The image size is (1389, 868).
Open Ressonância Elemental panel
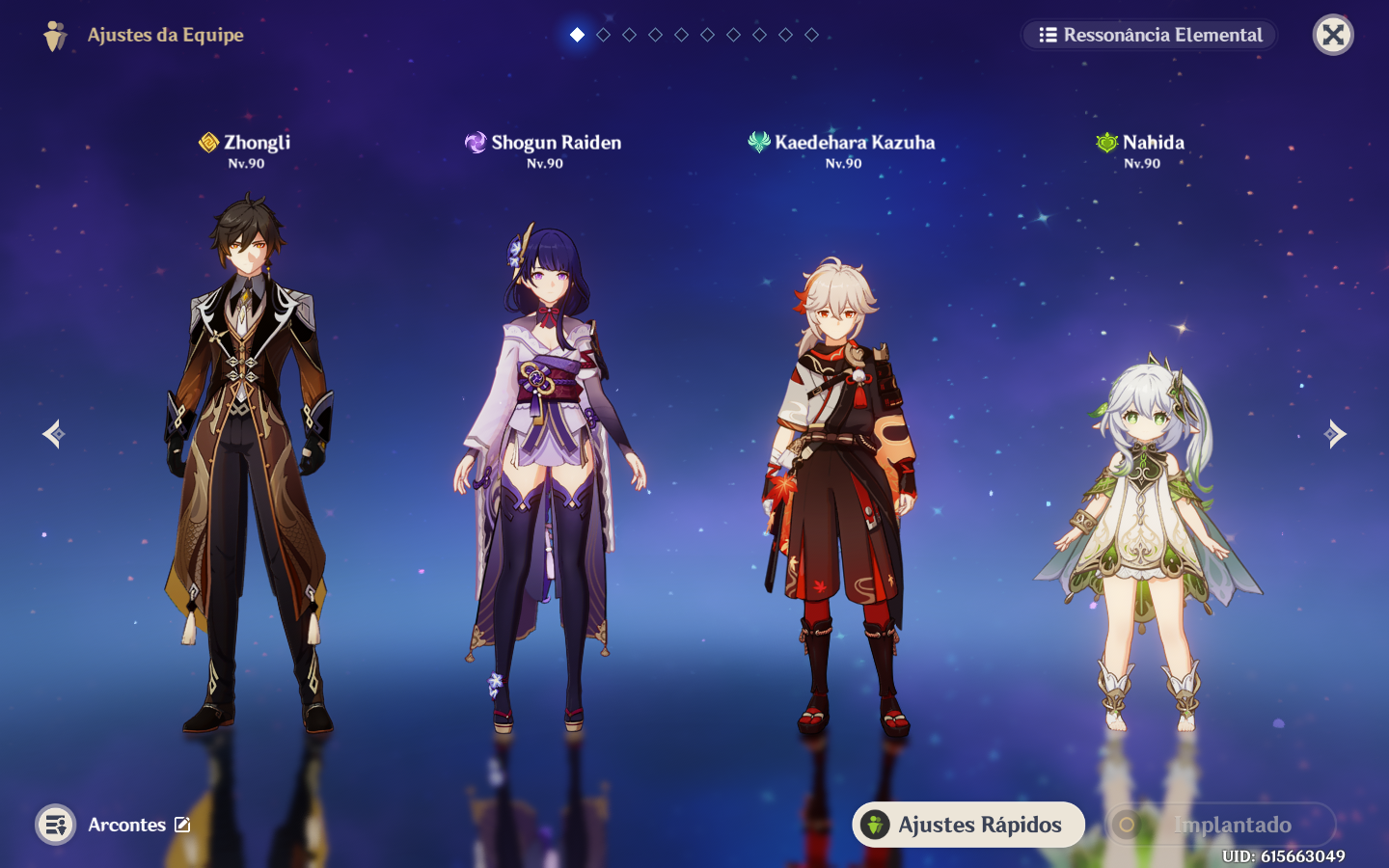coord(1148,35)
